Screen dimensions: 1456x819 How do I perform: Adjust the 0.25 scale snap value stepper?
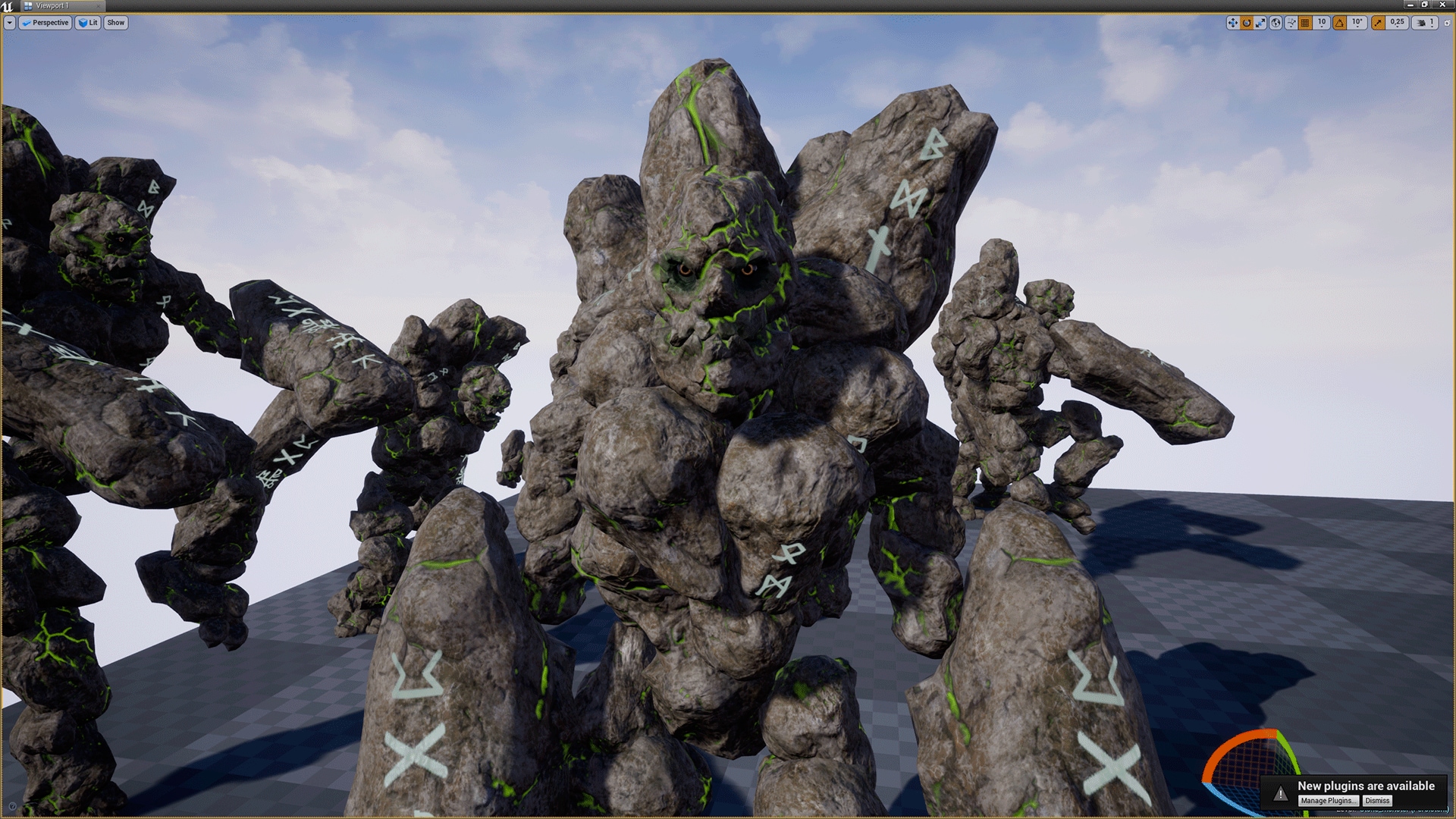pos(1397,23)
